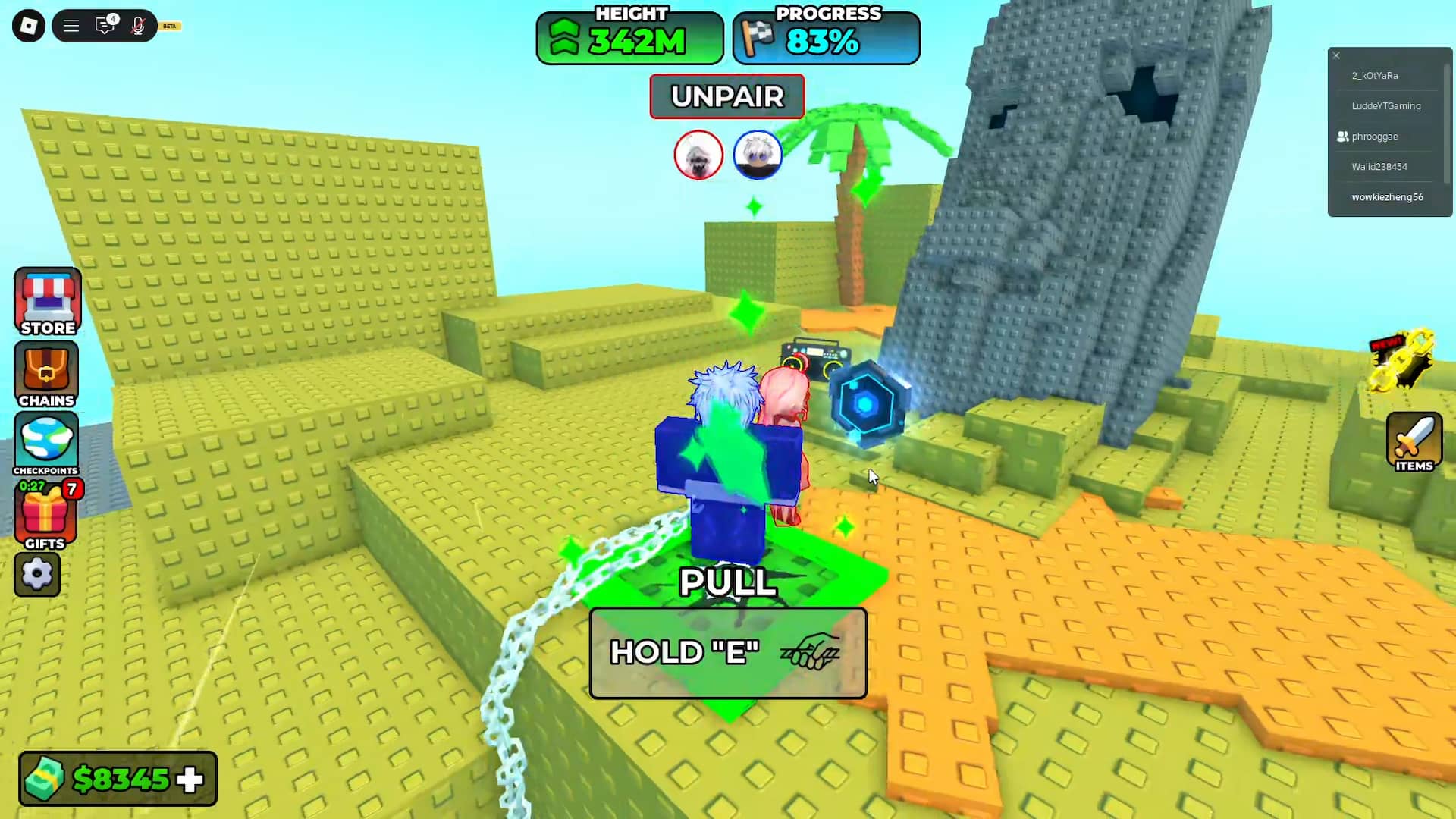This screenshot has width=1456, height=819.
Task: Click the white-haired partner avatar
Action: click(x=698, y=155)
